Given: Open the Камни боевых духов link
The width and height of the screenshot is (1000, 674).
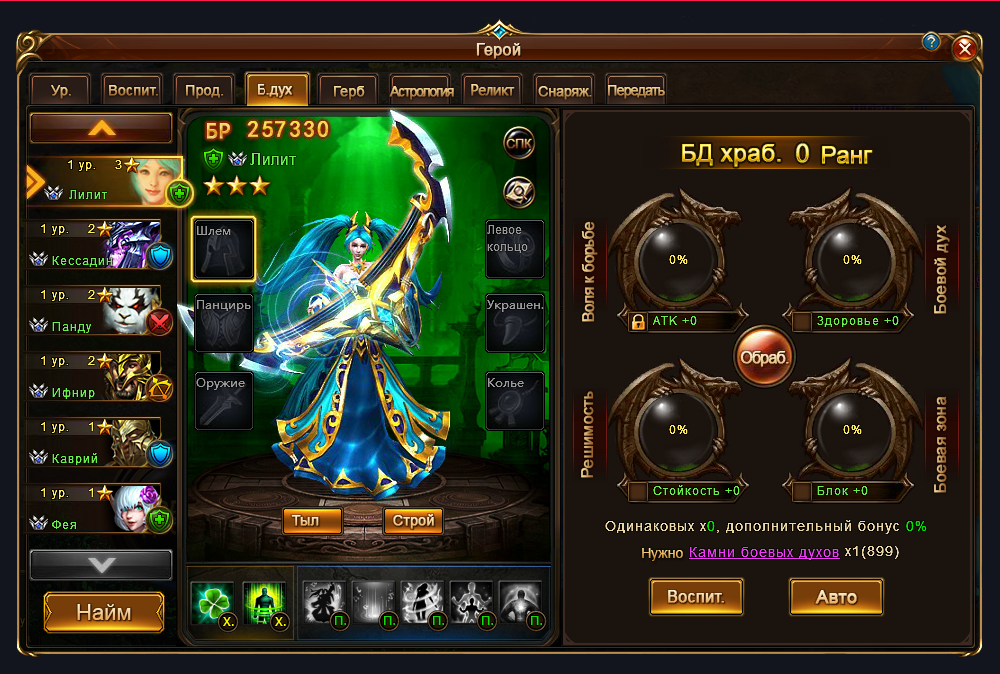Looking at the screenshot, I should (764, 552).
